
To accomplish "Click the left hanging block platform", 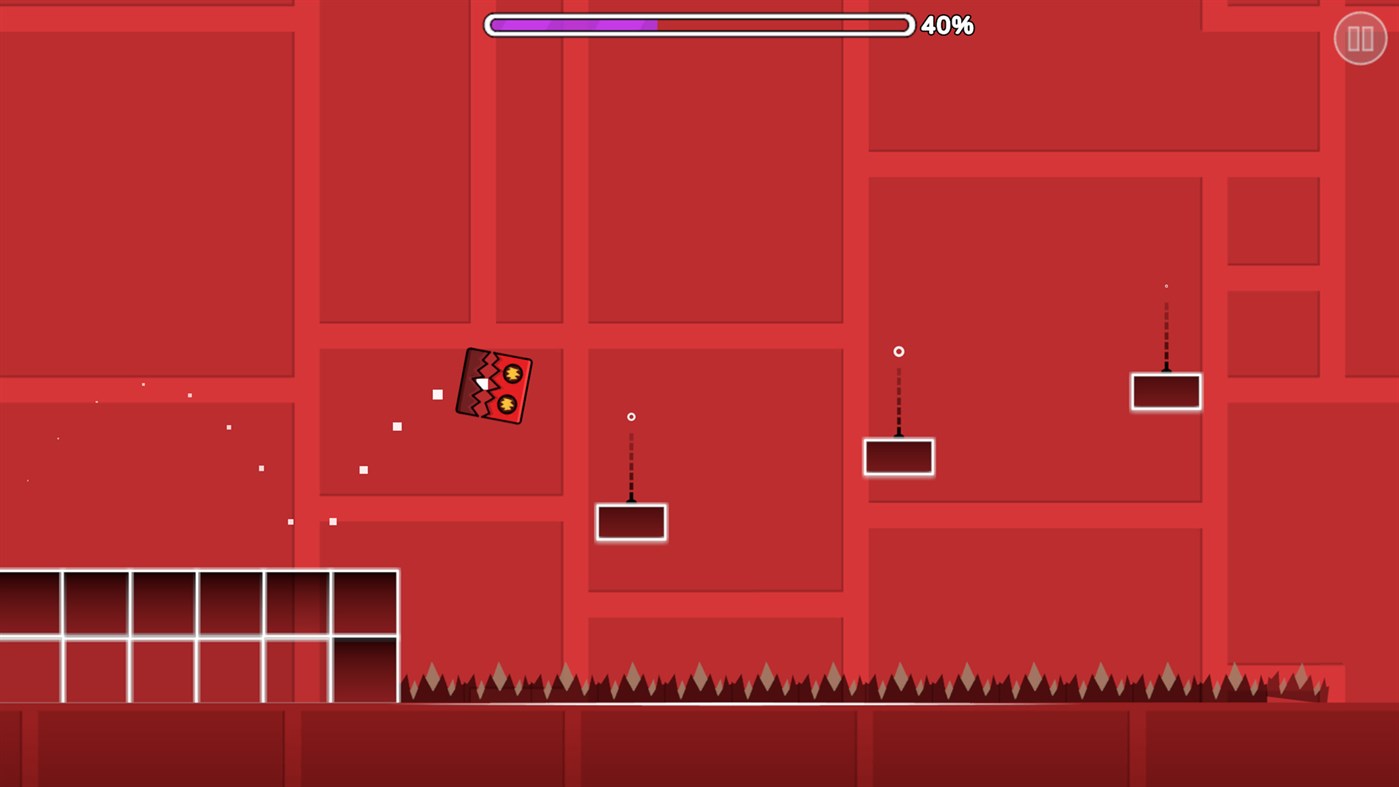I will (630, 522).
